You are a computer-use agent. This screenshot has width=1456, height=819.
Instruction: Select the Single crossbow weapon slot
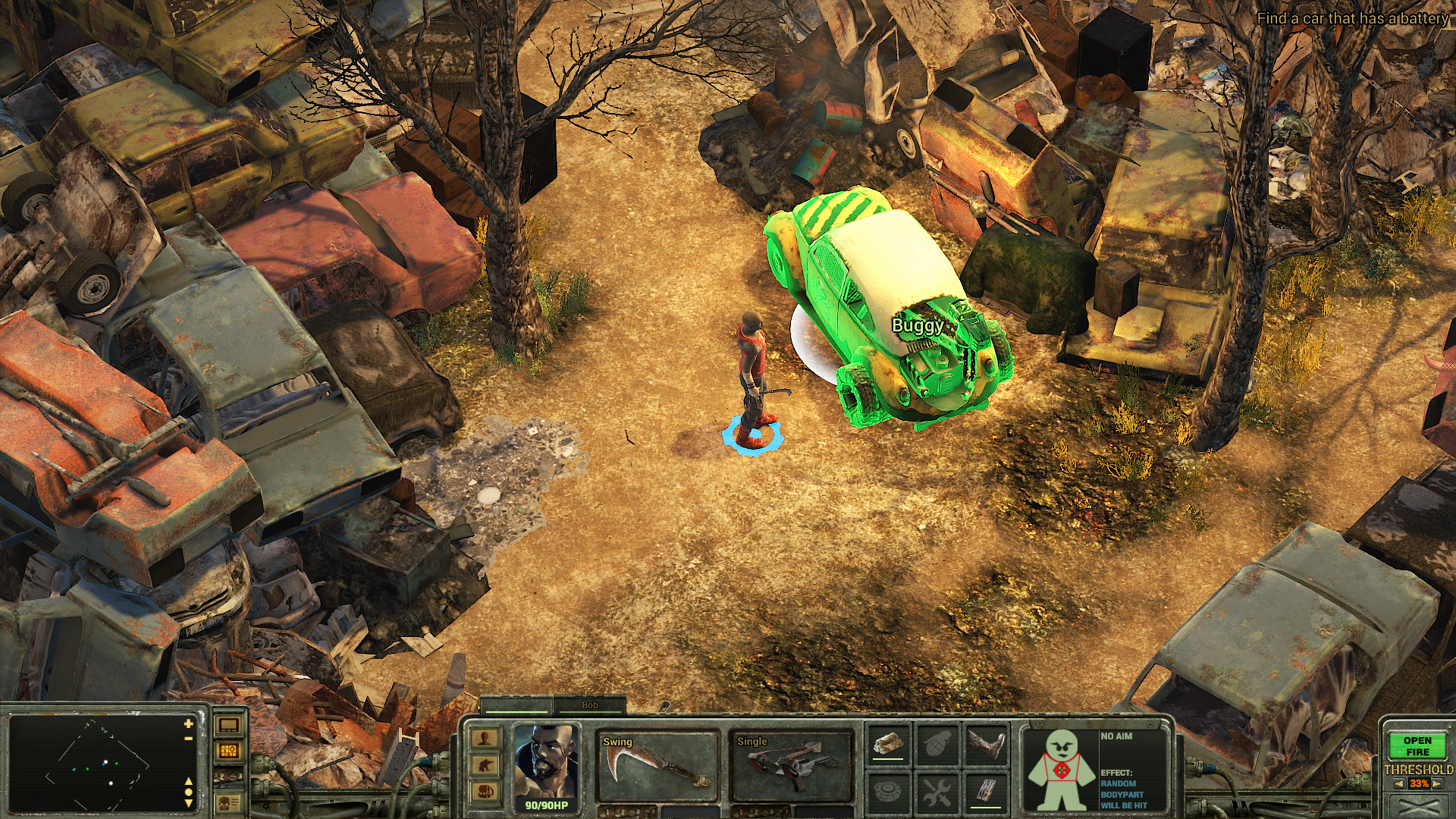click(x=791, y=766)
